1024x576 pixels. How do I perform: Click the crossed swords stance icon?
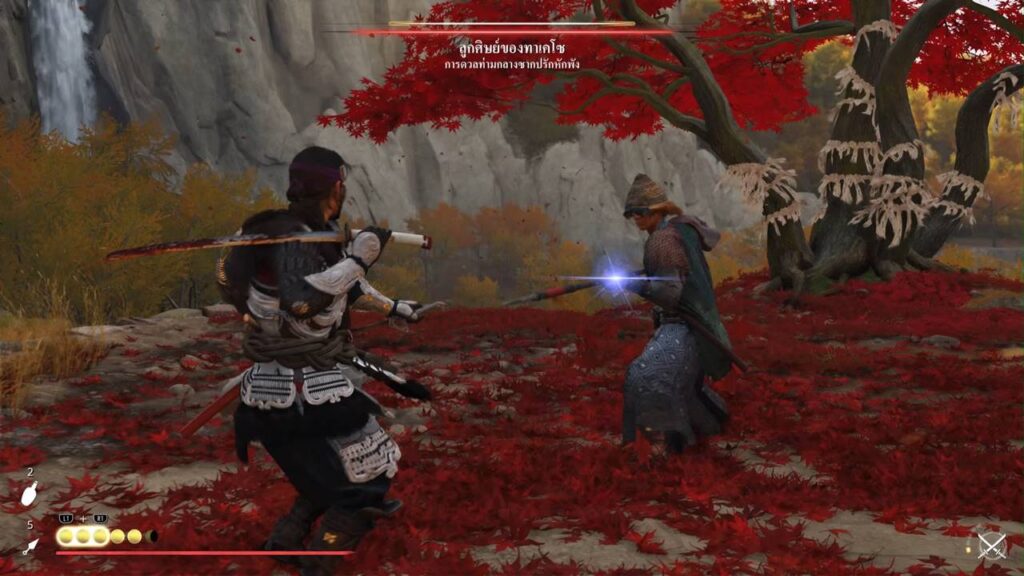tap(991, 545)
